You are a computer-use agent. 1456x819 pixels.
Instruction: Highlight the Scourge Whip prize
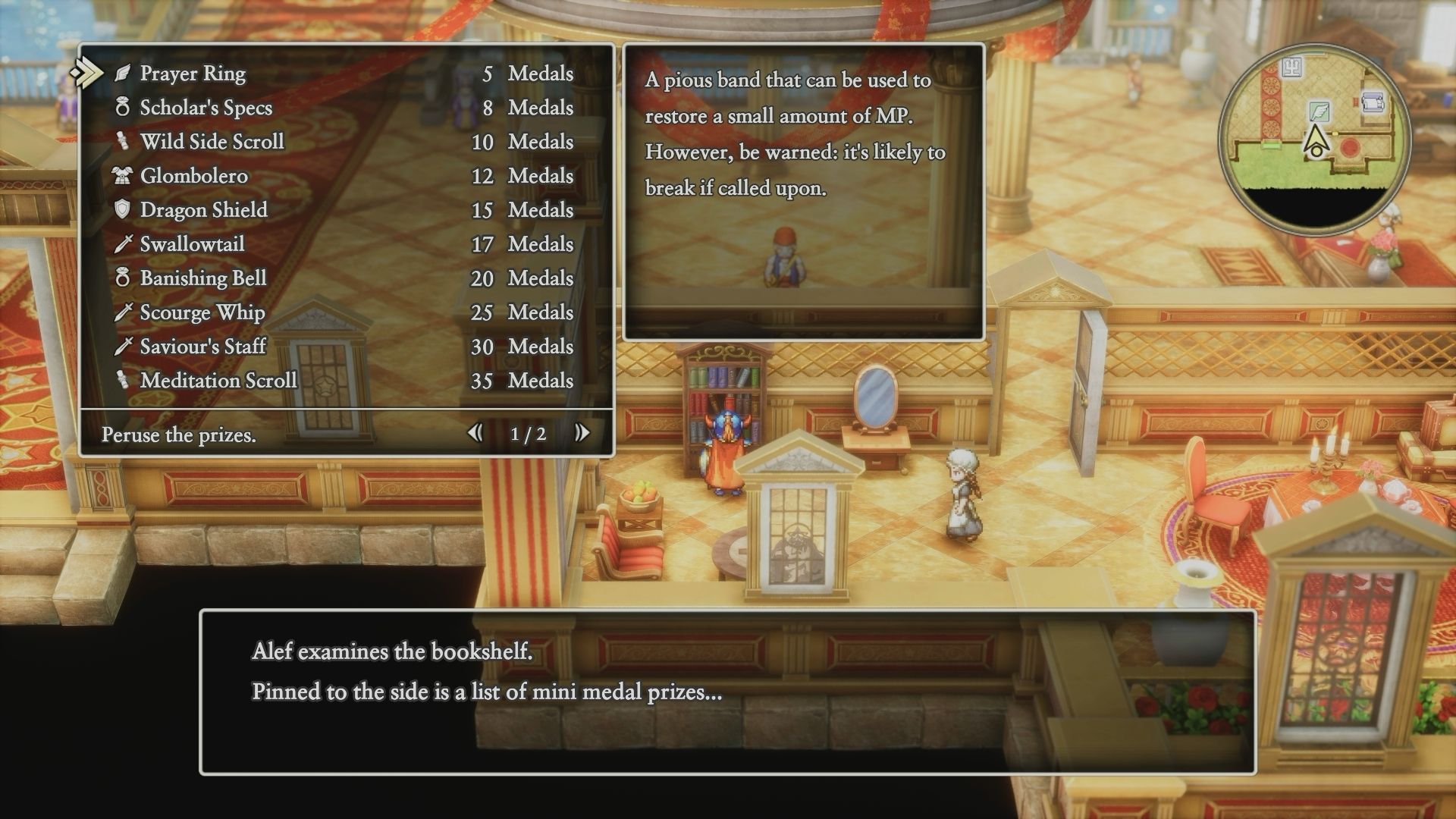pos(202,312)
